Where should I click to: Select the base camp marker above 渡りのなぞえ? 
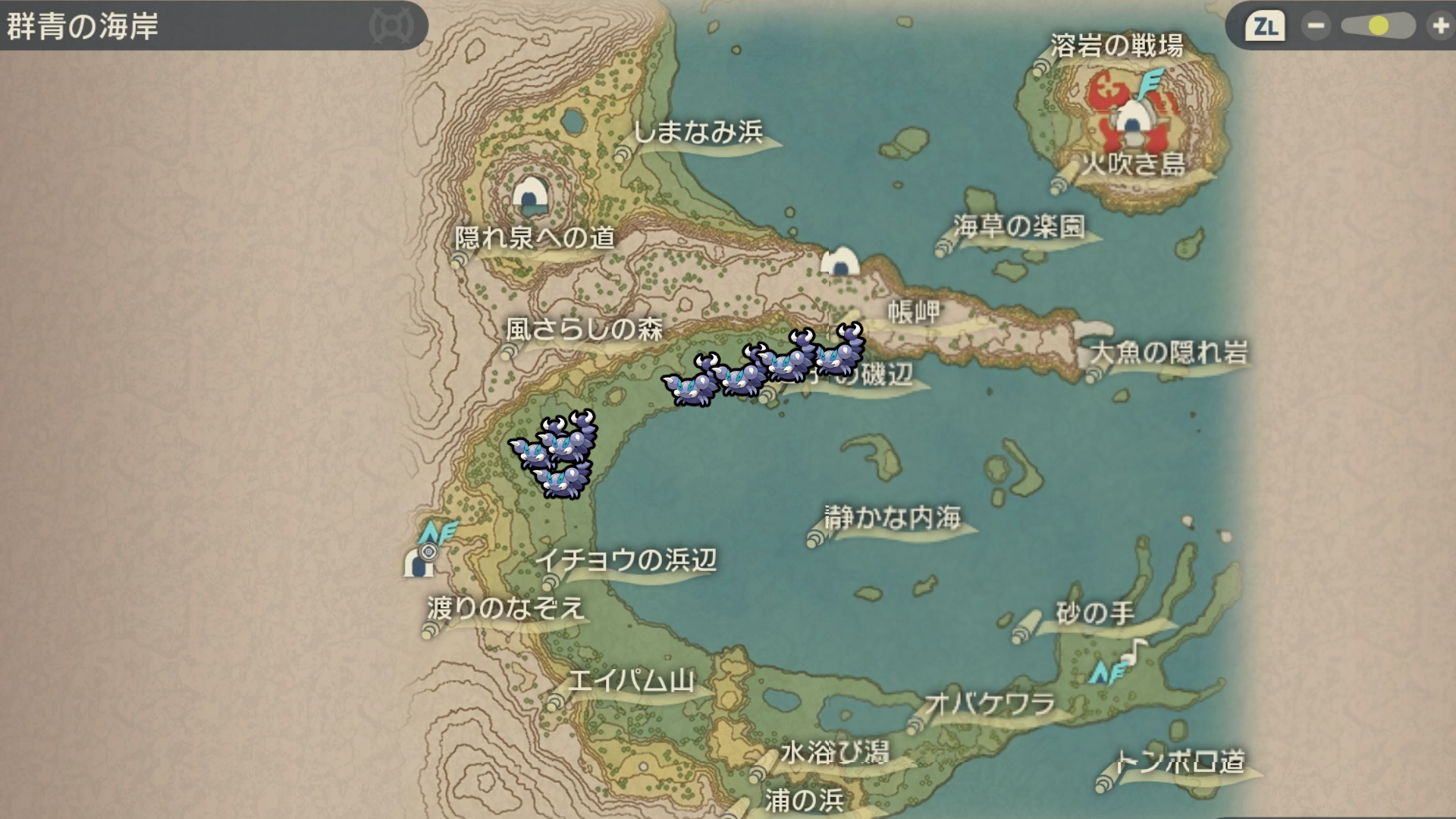click(x=419, y=563)
